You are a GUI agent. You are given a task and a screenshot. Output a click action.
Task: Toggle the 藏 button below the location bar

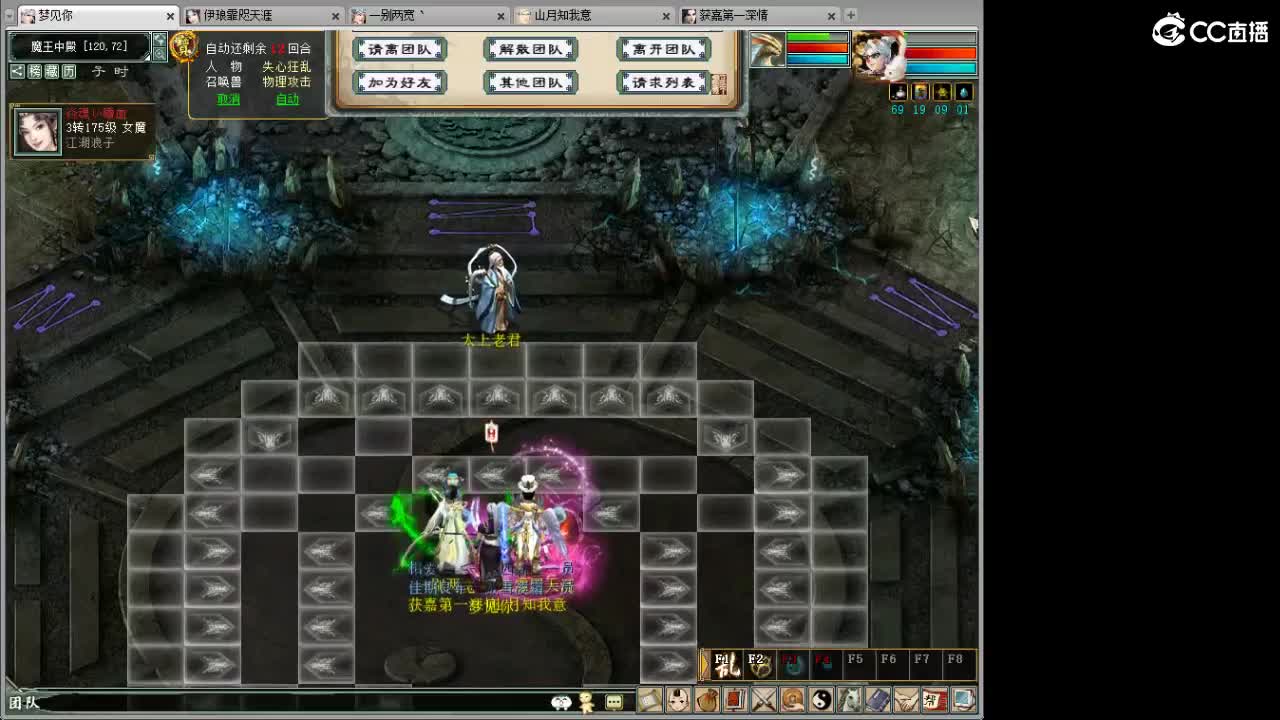(x=51, y=72)
